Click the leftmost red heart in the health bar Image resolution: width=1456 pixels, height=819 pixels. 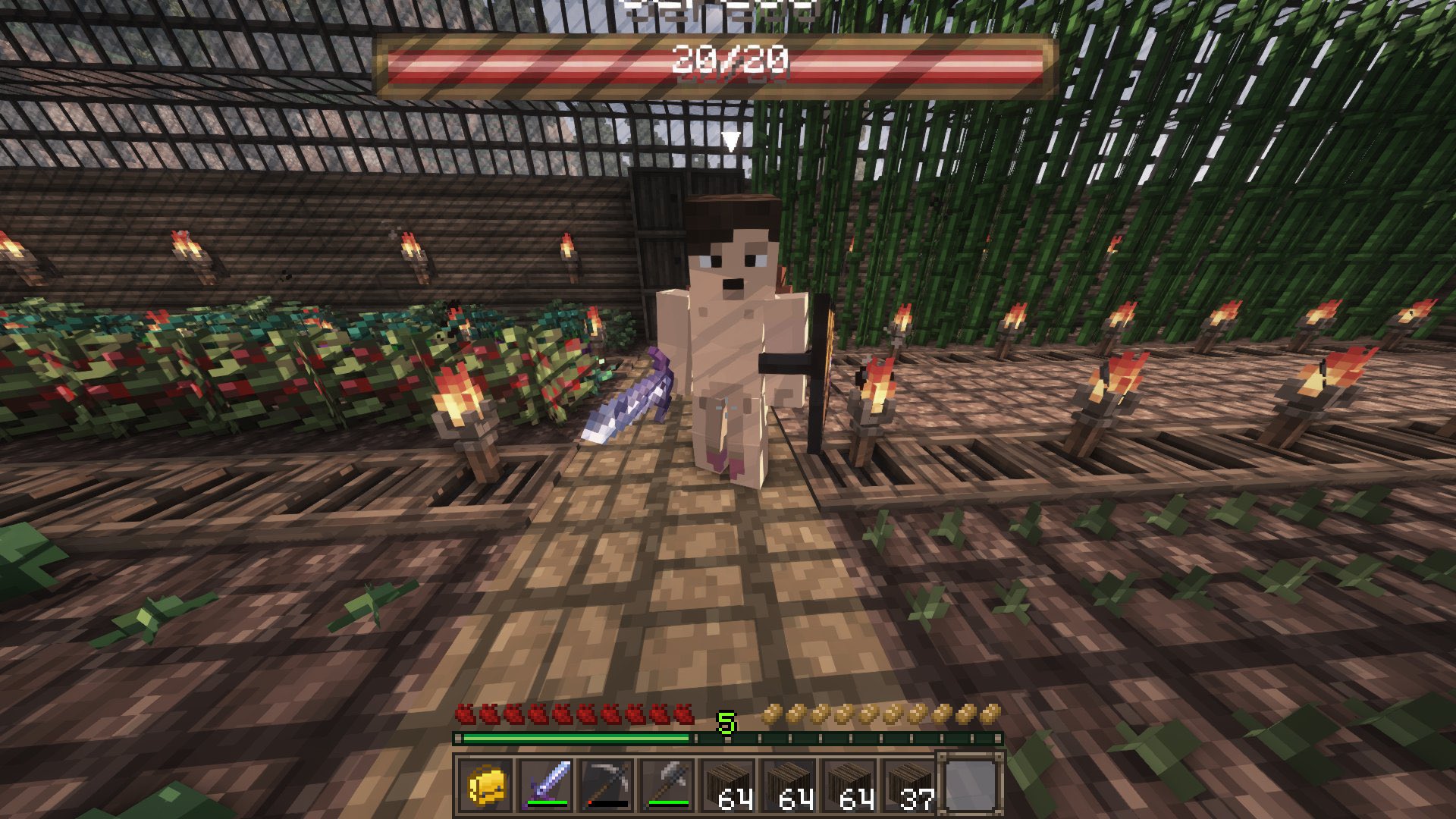(x=465, y=714)
